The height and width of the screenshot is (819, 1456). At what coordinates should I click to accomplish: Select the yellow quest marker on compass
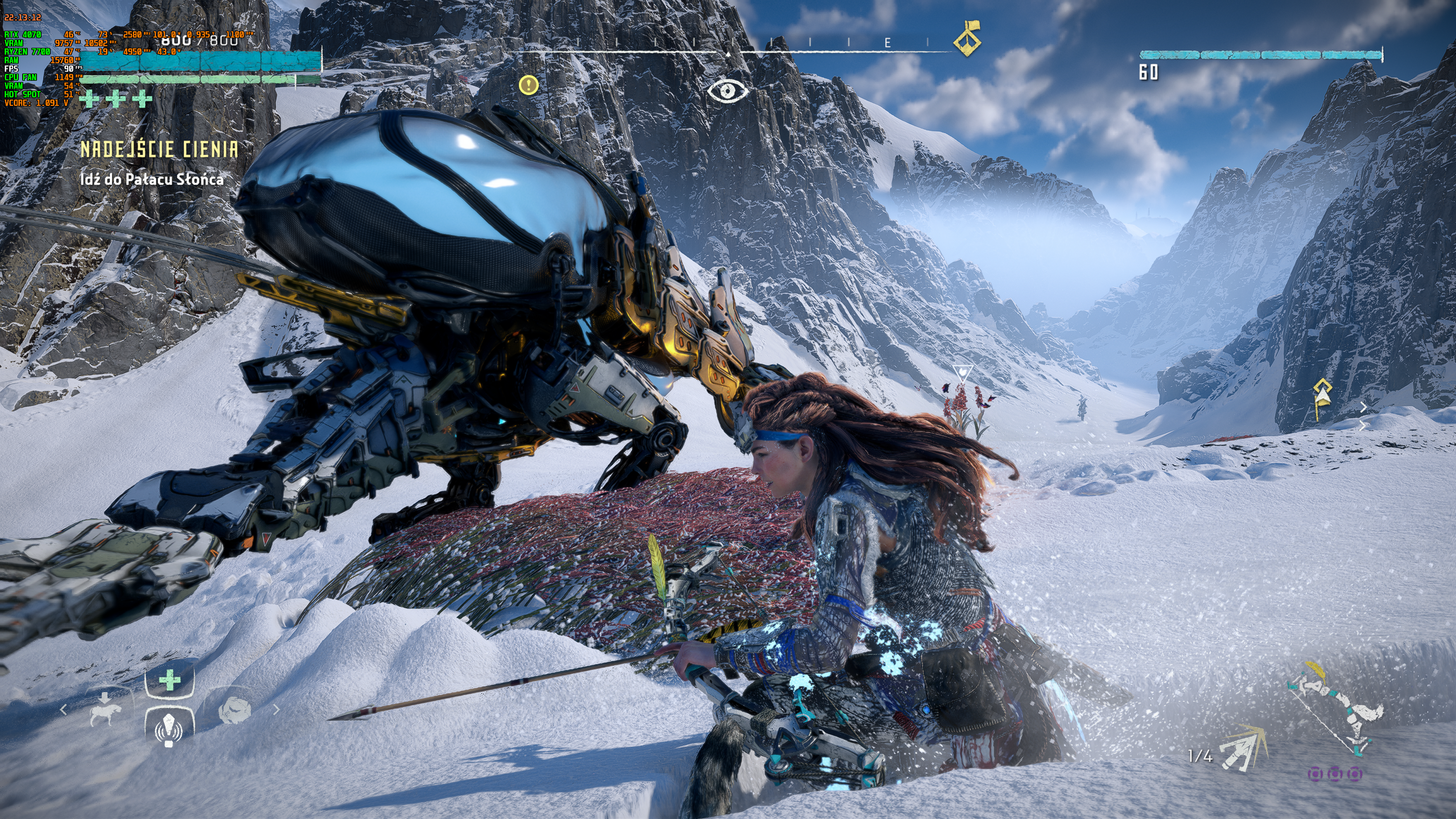click(x=967, y=39)
